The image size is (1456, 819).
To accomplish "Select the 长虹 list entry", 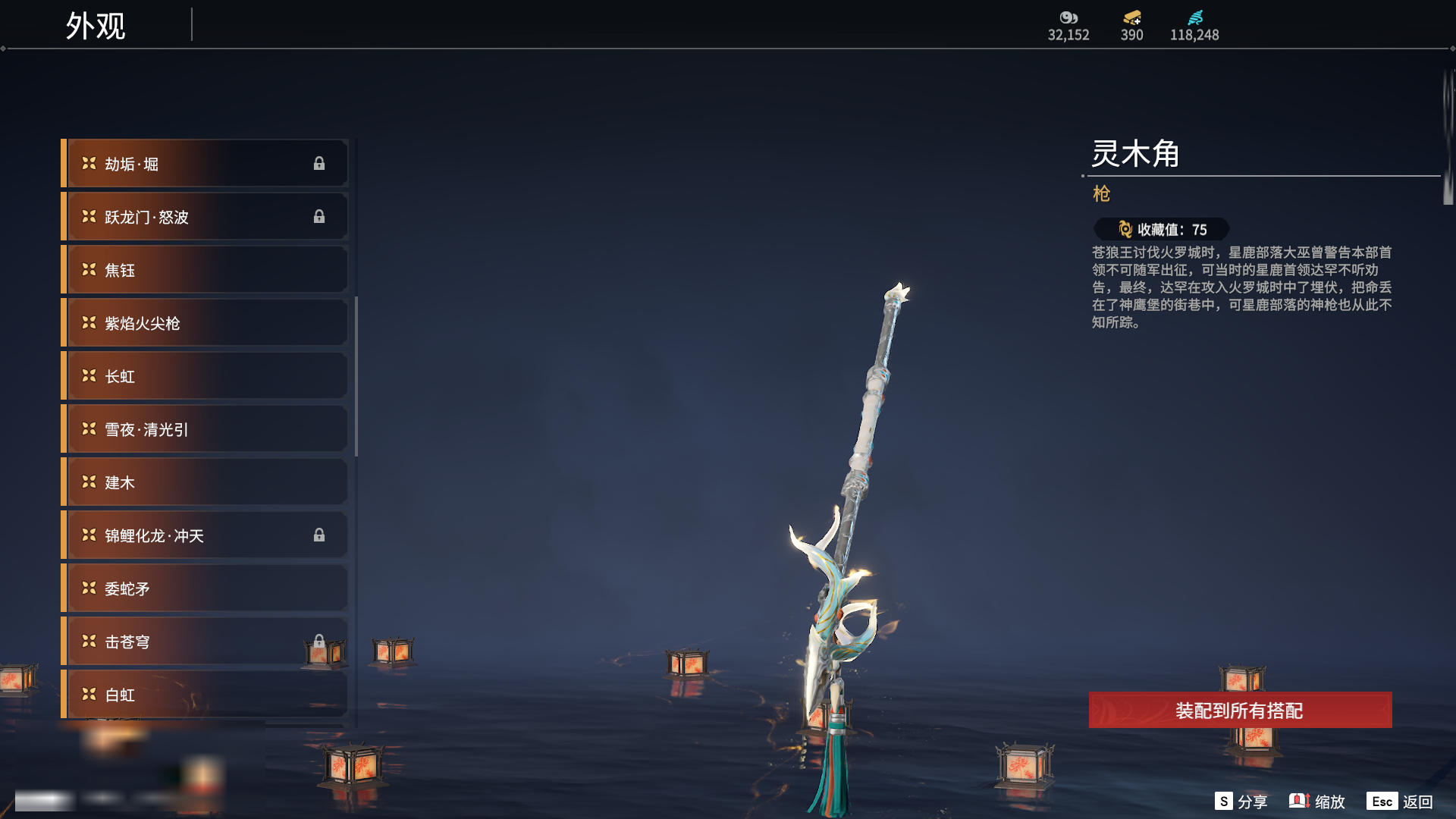I will [205, 376].
